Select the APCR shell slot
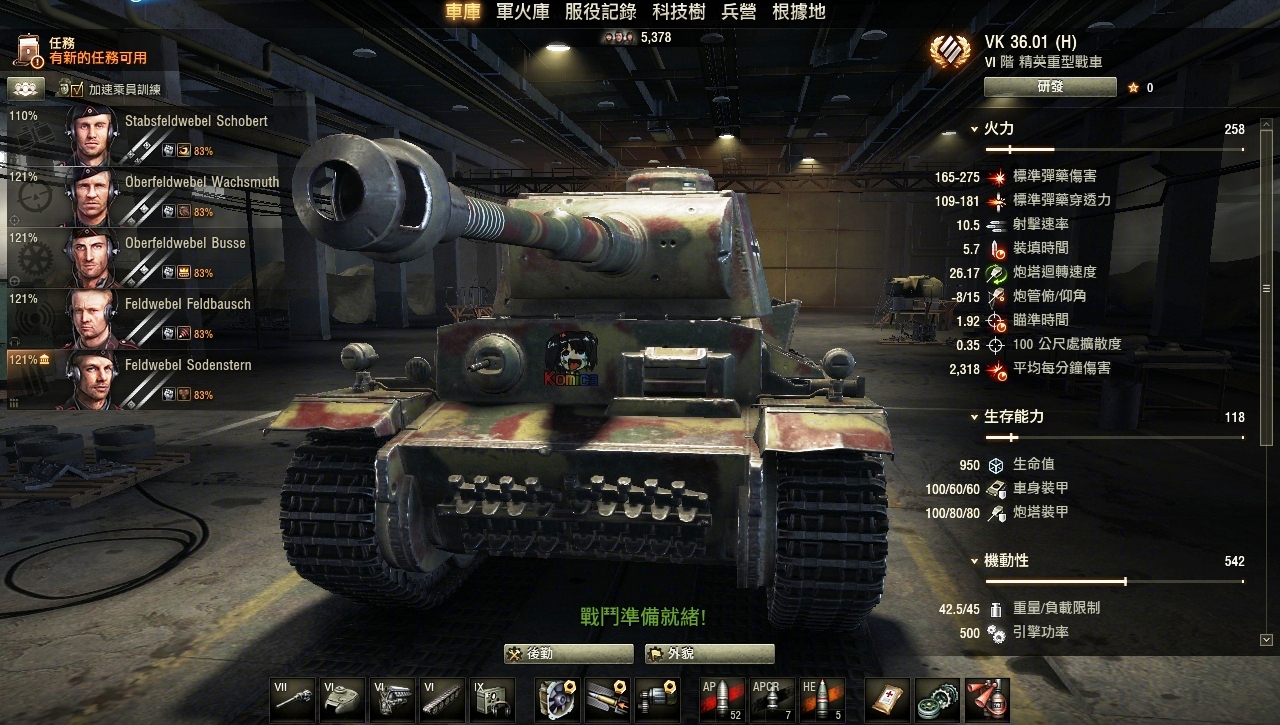The width and height of the screenshot is (1280, 725). point(772,699)
